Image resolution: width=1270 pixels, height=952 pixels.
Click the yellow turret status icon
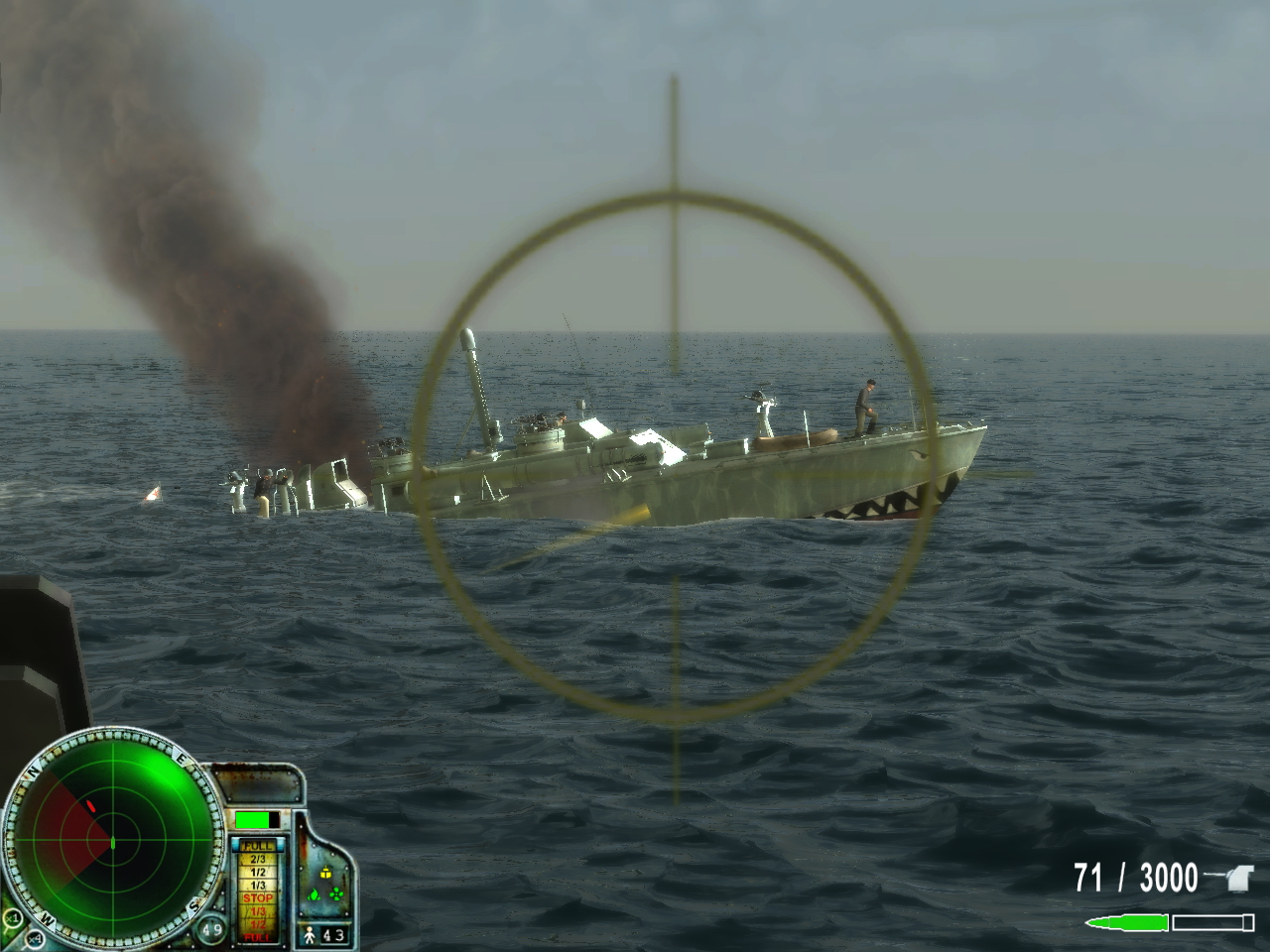coord(324,874)
